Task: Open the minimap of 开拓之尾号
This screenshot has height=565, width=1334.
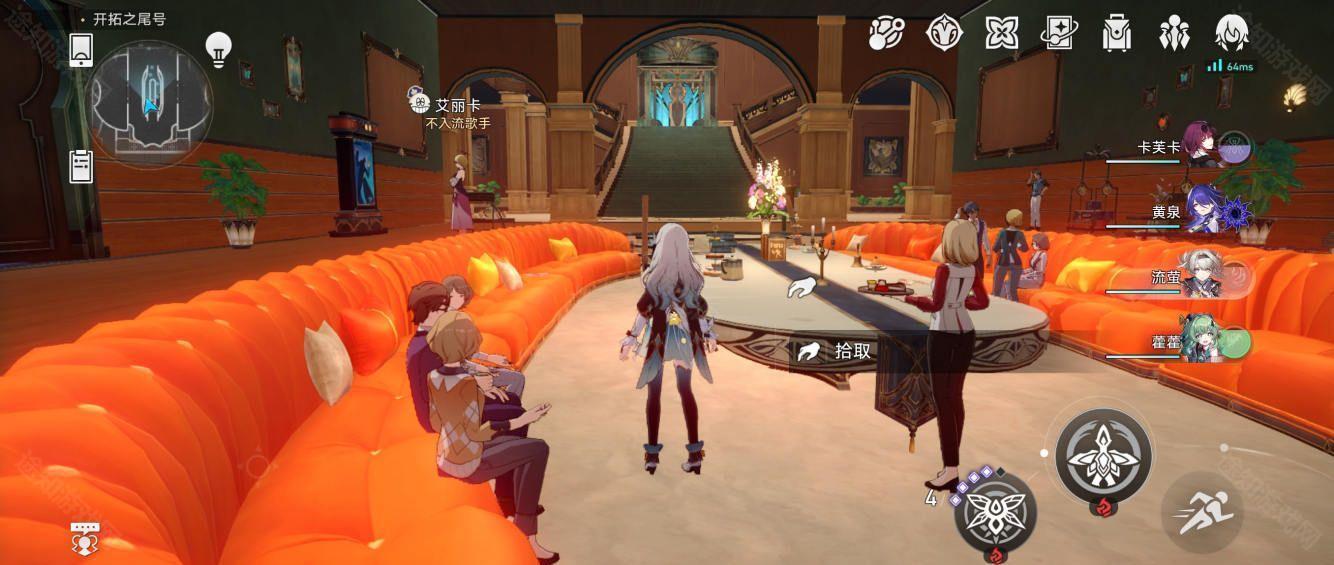Action: tap(150, 103)
